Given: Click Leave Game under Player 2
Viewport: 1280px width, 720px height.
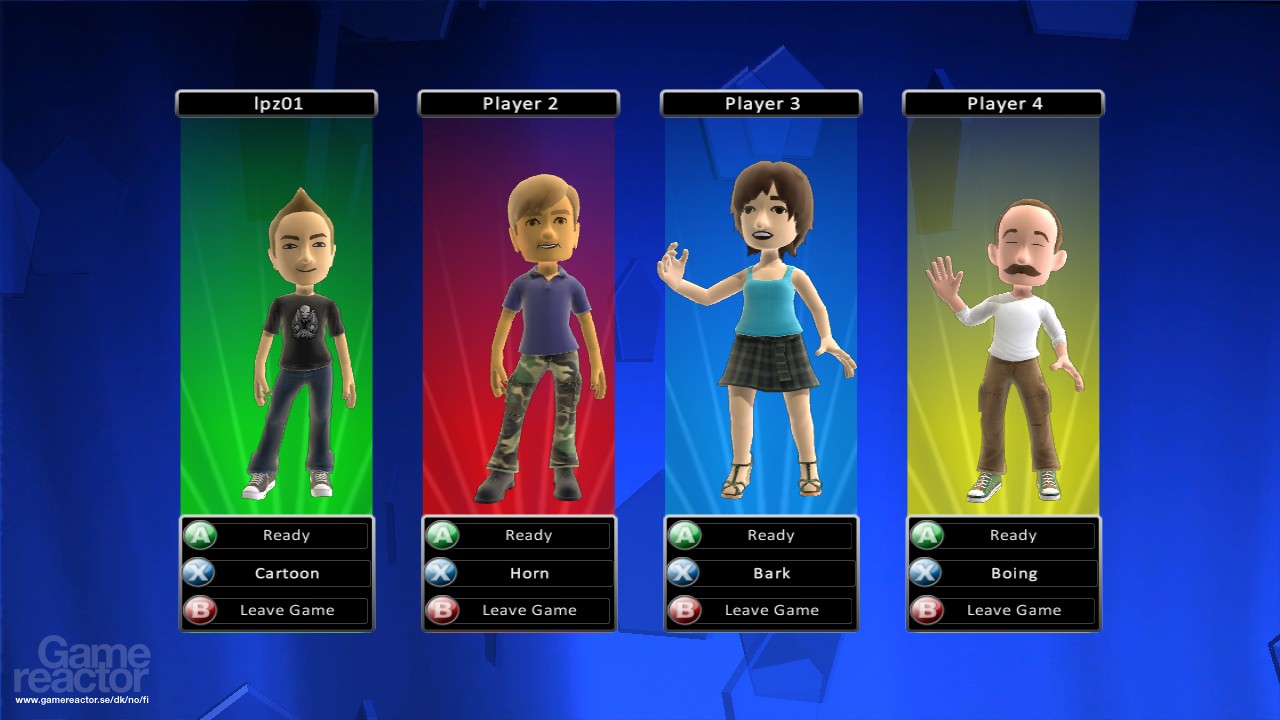Looking at the screenshot, I should (528, 611).
